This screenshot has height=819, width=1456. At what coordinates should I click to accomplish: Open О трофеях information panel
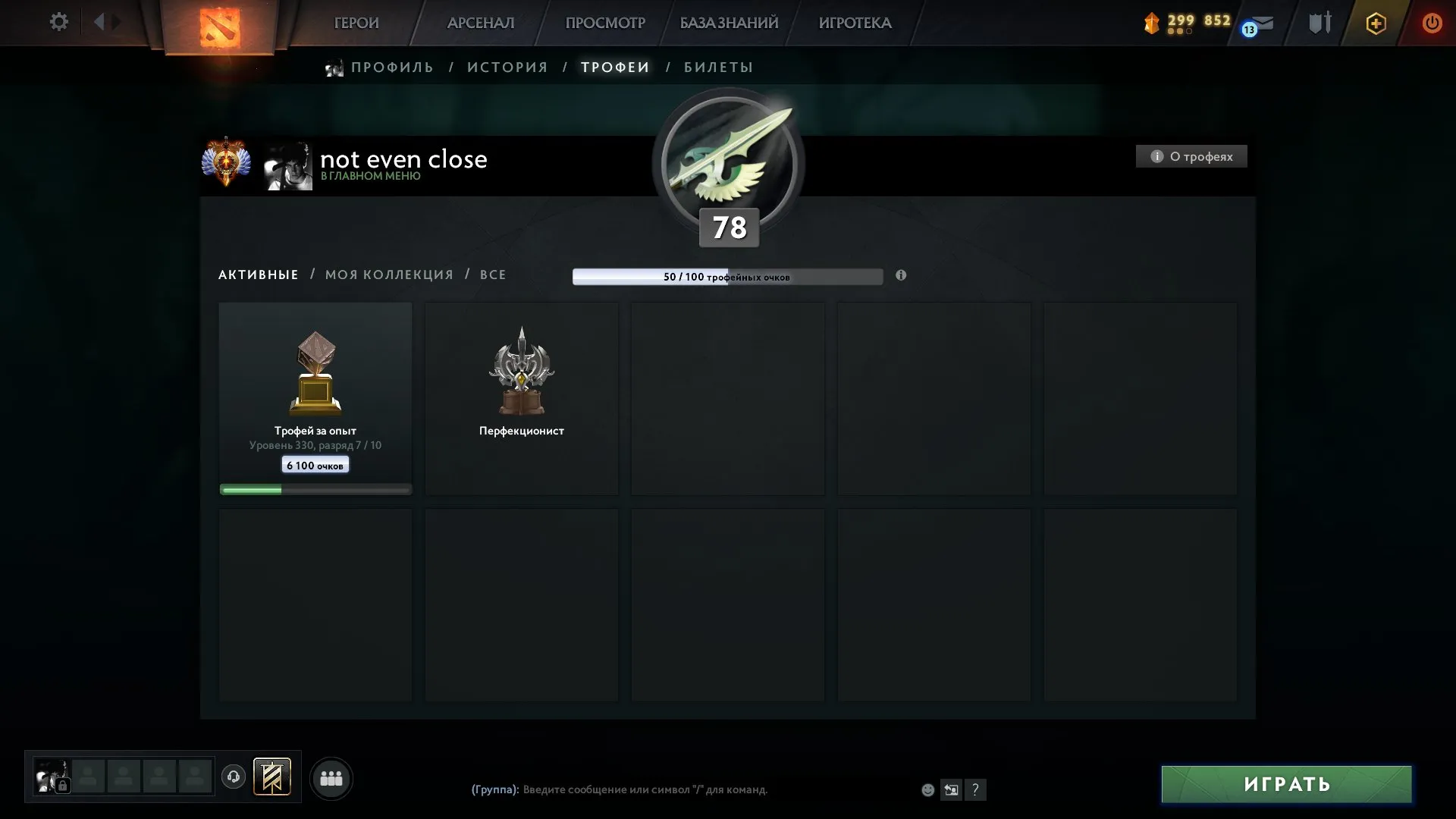(1191, 156)
